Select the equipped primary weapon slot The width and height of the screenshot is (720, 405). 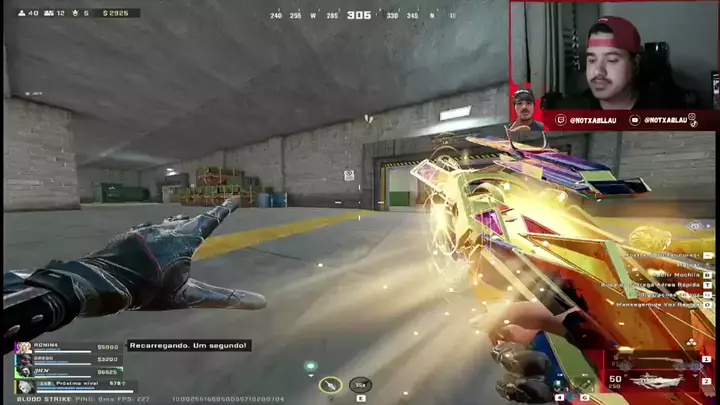(x=659, y=381)
